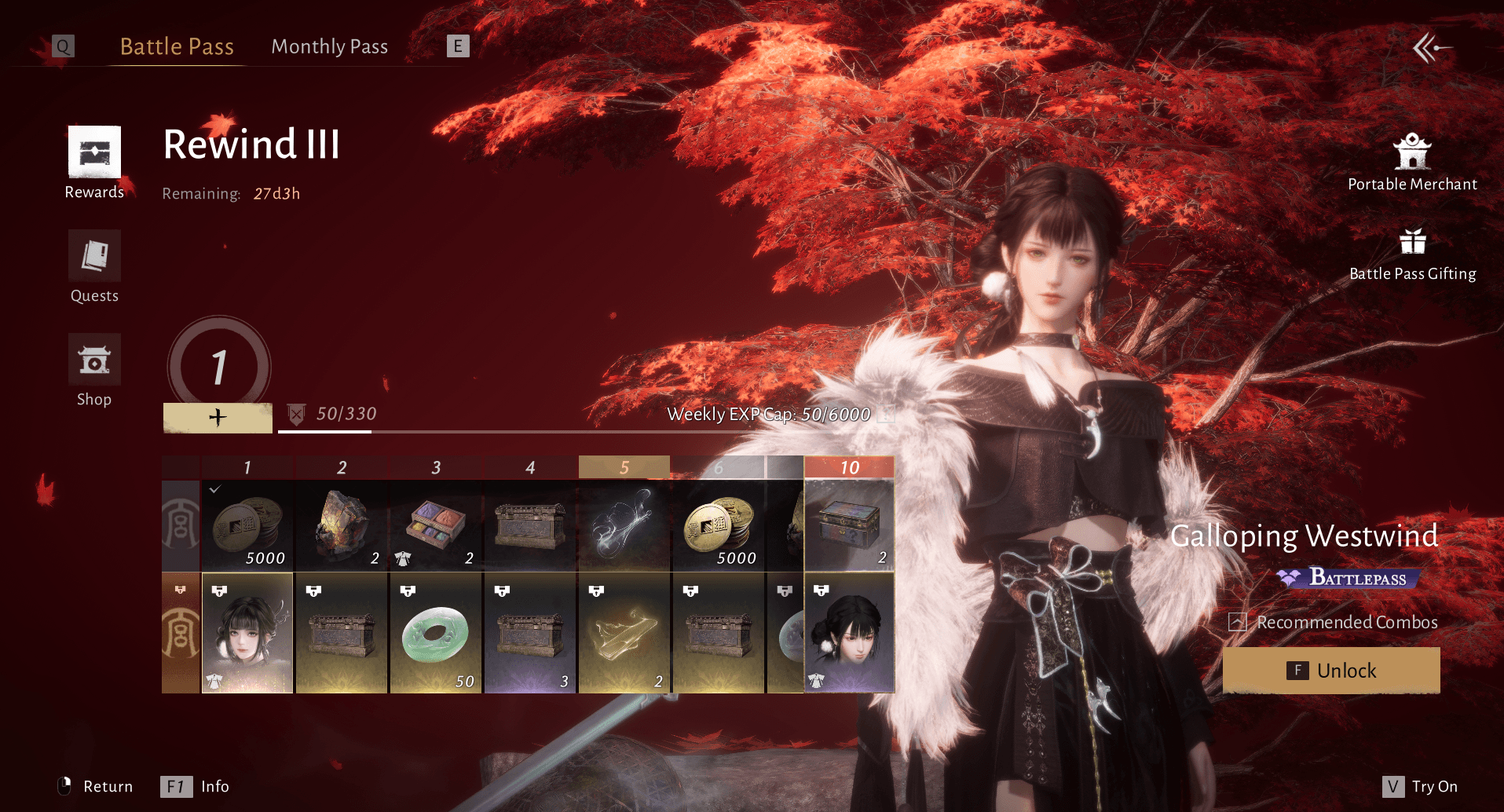Open the Portable Merchant
Image resolution: width=1504 pixels, height=812 pixels.
click(1412, 163)
